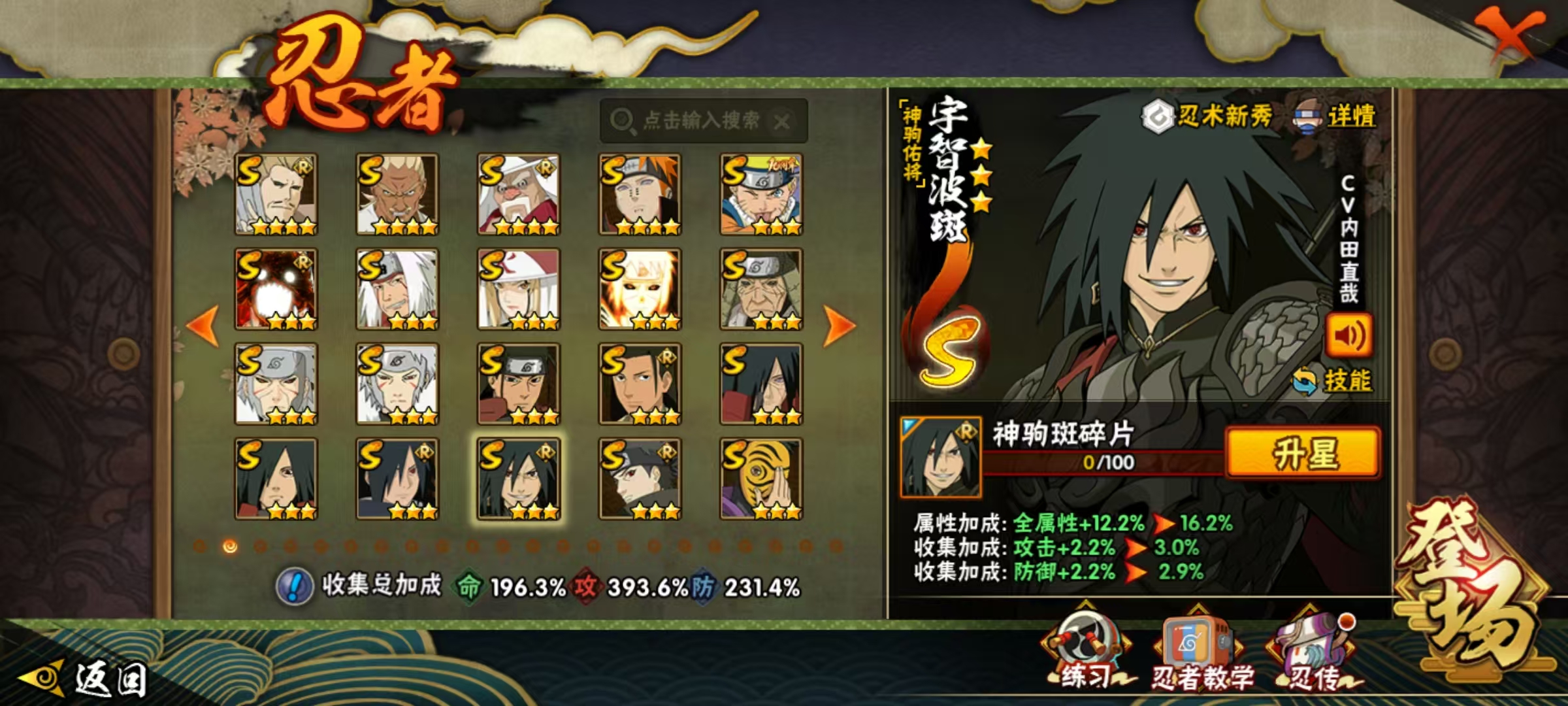Show collection bonus info exclamation icon
The image size is (1568, 706).
[x=295, y=586]
